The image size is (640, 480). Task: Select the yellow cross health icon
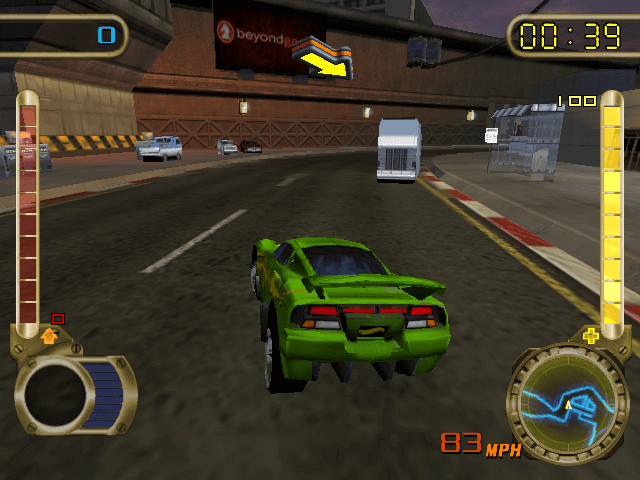click(x=591, y=336)
